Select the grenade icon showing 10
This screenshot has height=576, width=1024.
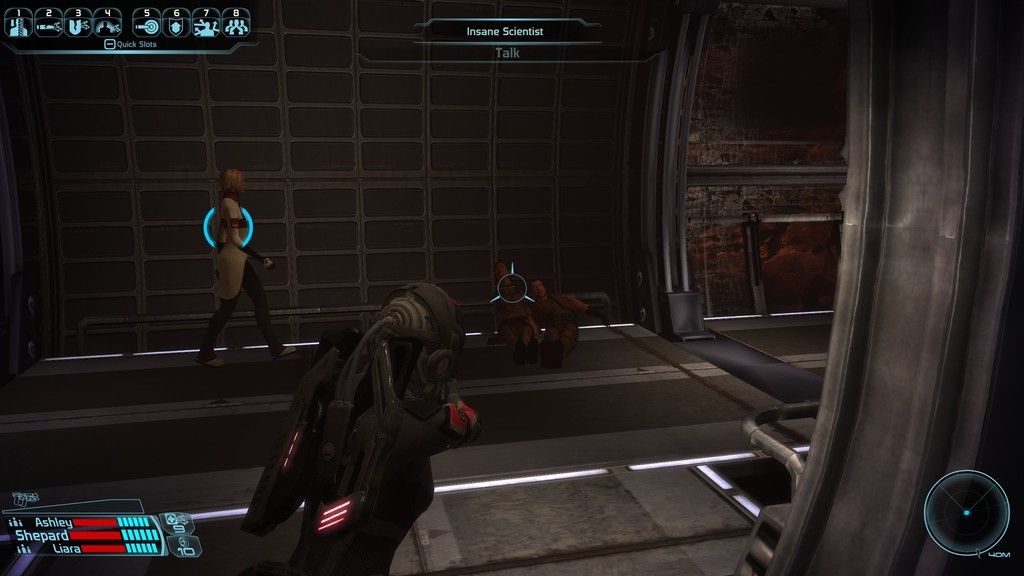[186, 546]
